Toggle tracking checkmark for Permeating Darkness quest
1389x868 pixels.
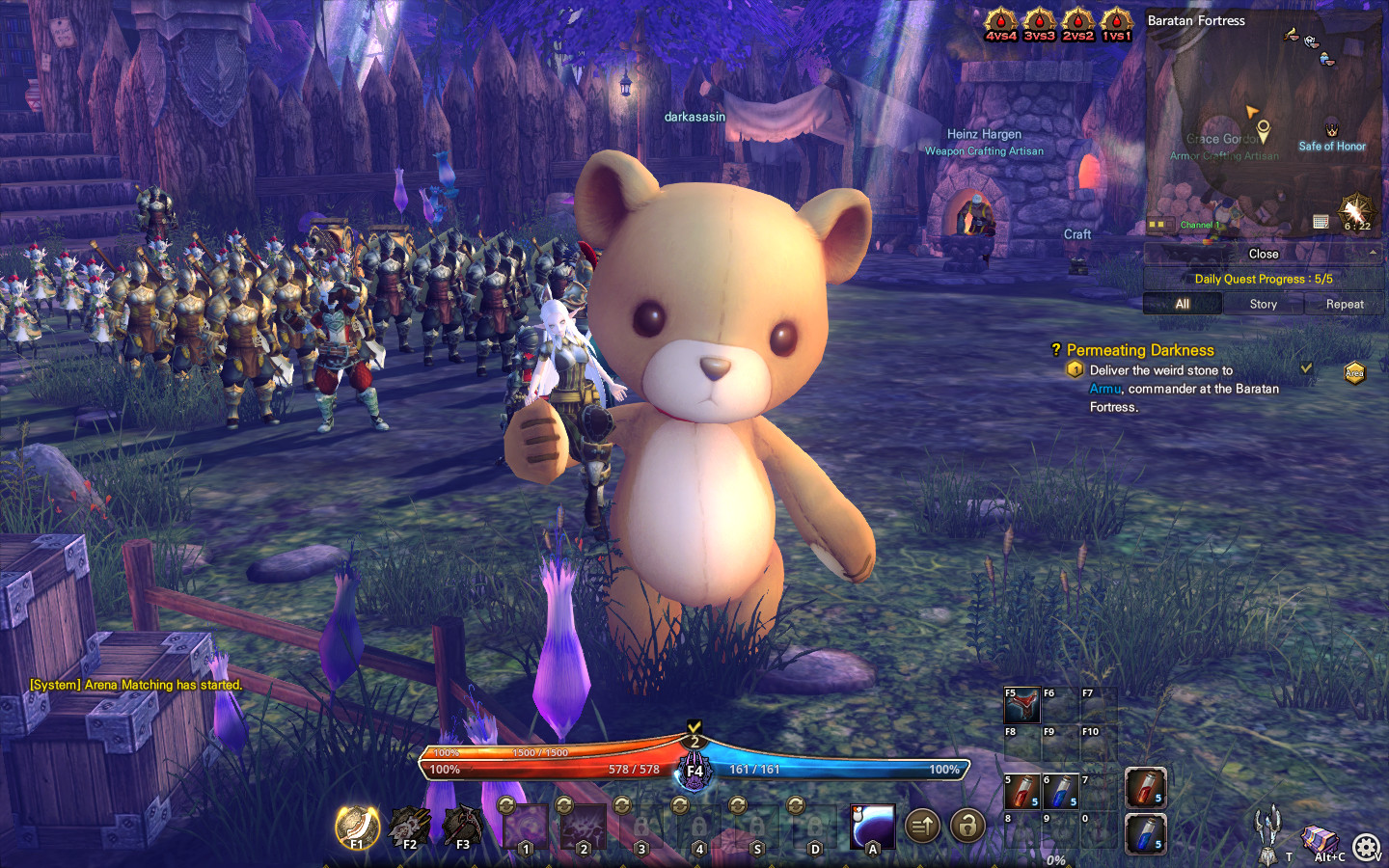[1308, 368]
